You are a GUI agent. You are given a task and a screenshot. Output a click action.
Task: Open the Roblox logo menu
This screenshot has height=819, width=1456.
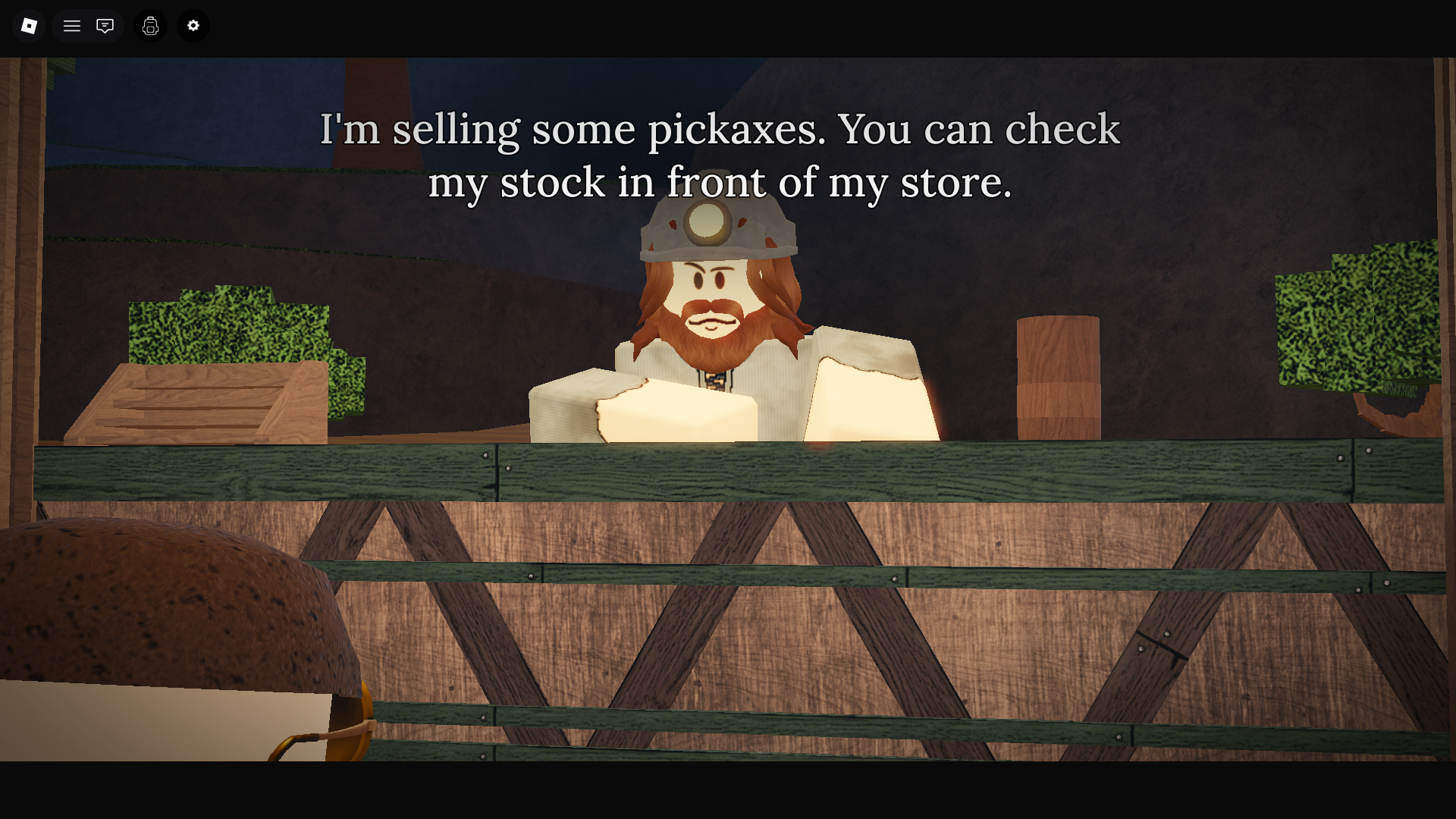click(x=29, y=26)
